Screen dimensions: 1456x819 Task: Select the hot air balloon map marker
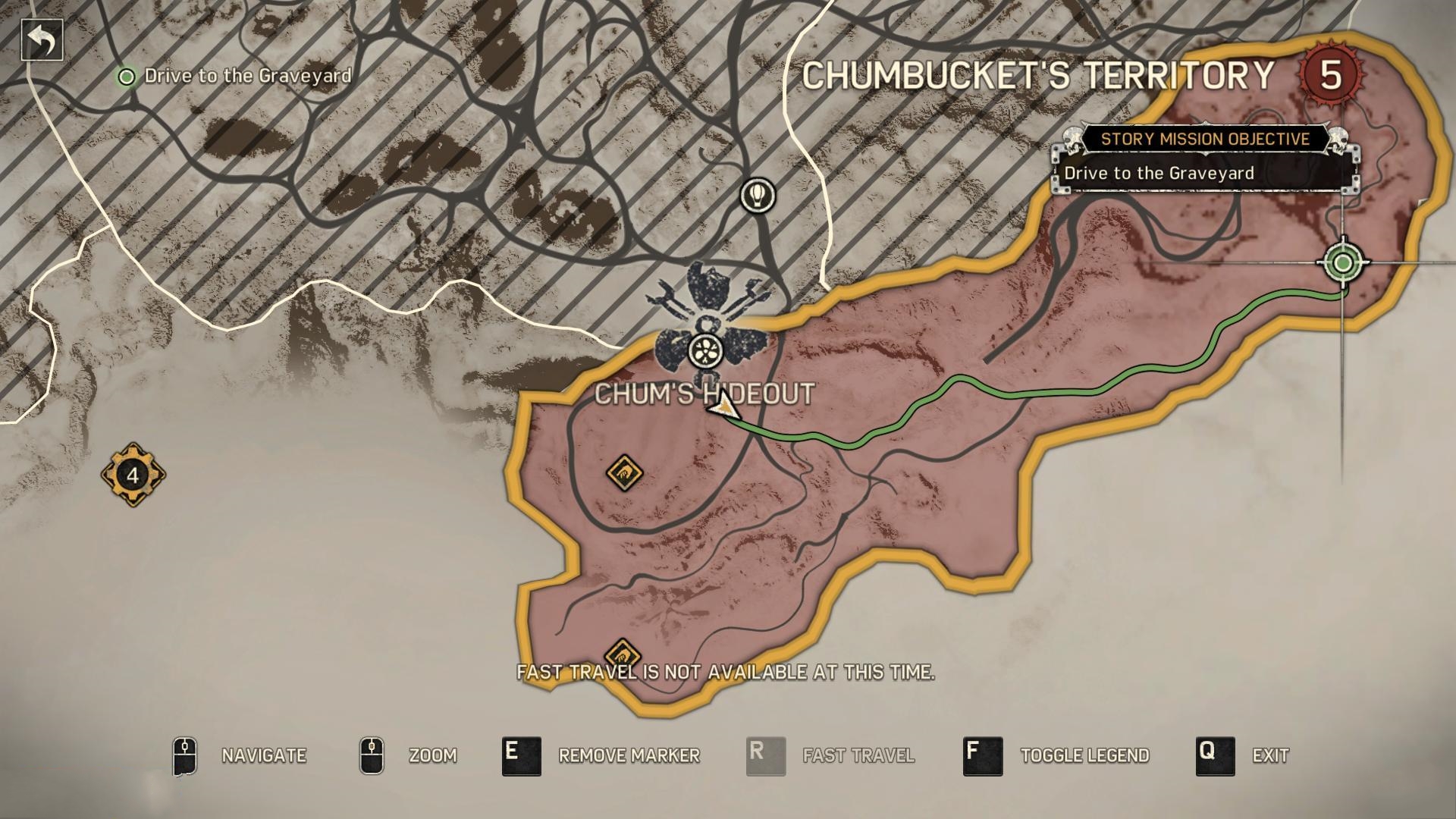pos(758,196)
